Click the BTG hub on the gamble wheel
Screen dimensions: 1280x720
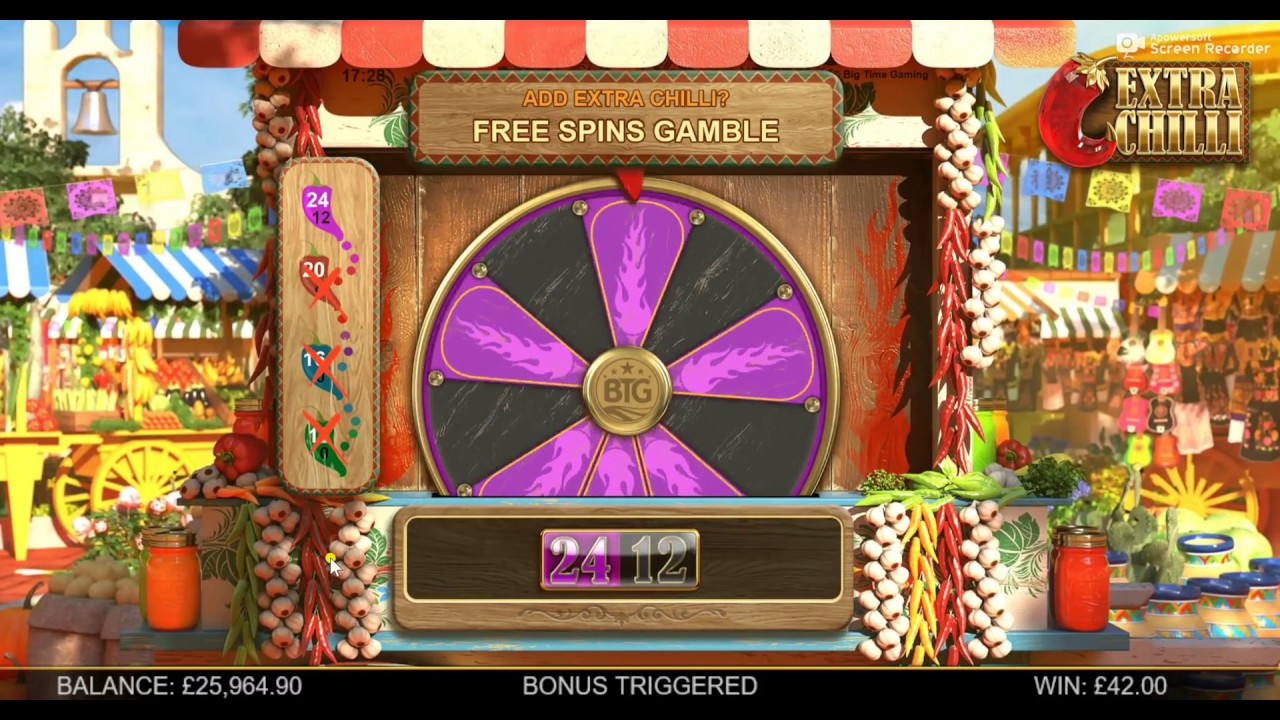click(627, 391)
